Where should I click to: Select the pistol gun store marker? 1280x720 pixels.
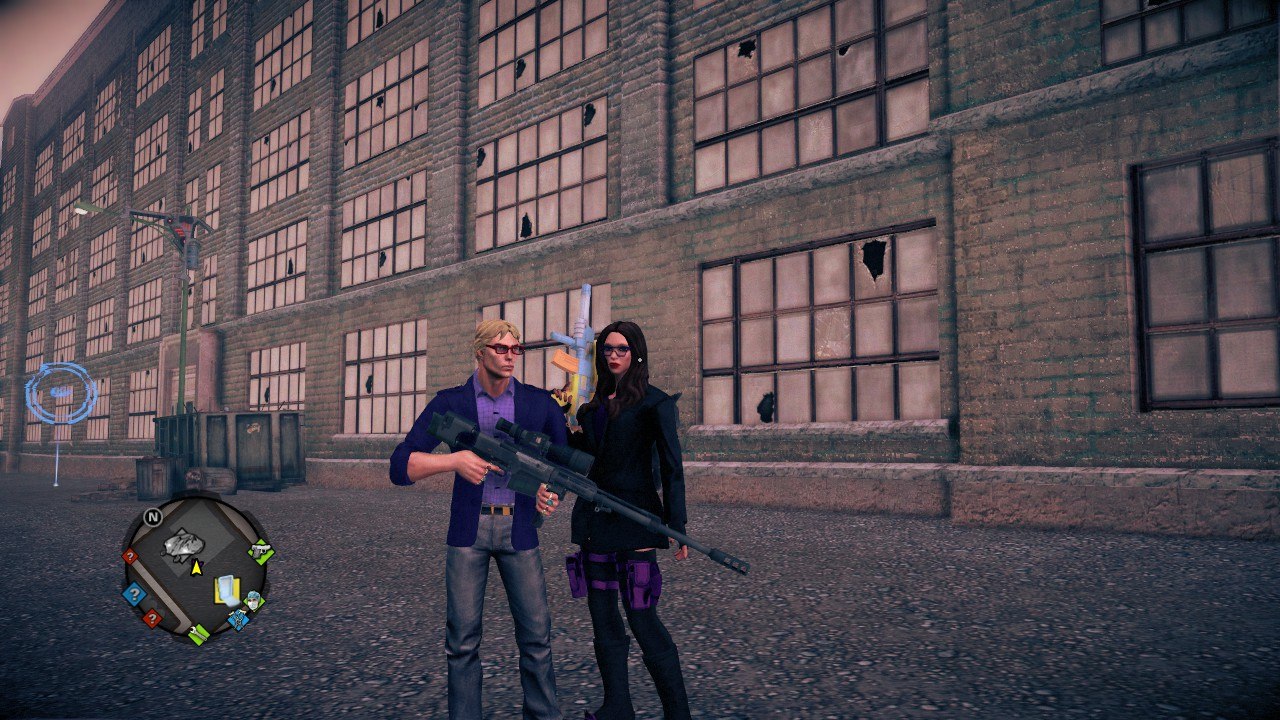coord(261,549)
